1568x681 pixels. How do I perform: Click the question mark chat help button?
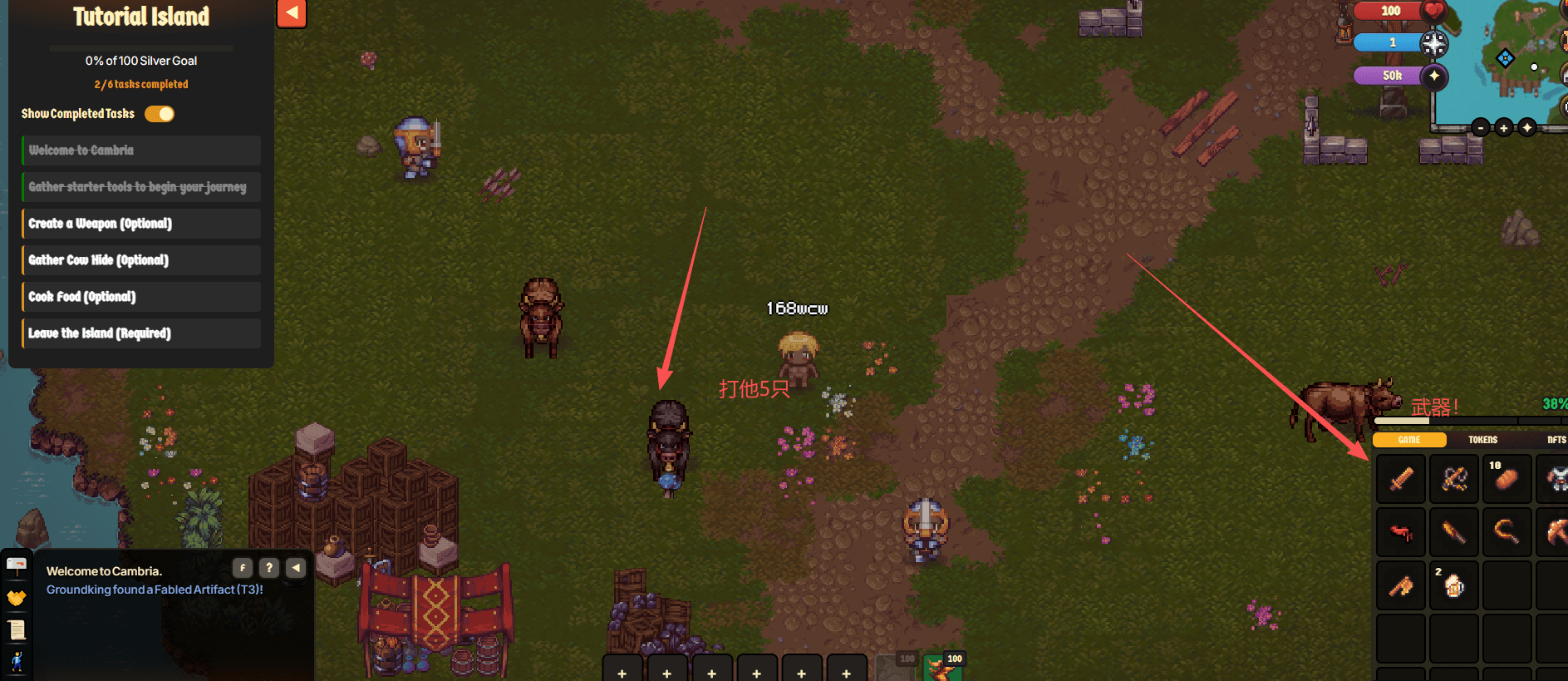269,568
